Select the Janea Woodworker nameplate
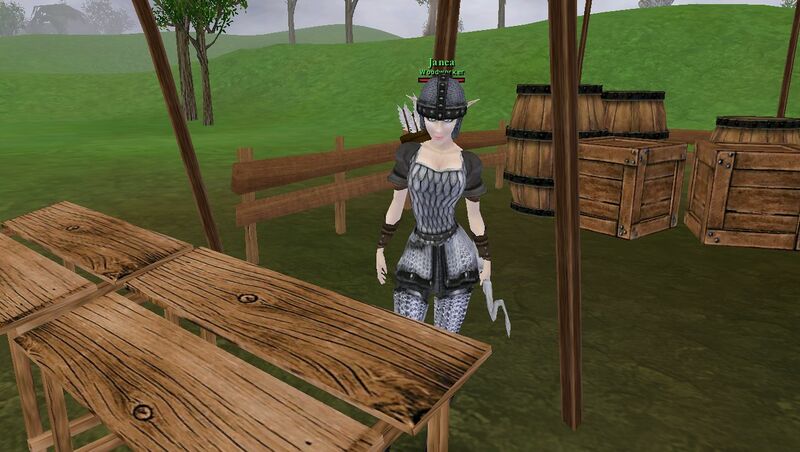This screenshot has height=452, width=800. [441, 67]
